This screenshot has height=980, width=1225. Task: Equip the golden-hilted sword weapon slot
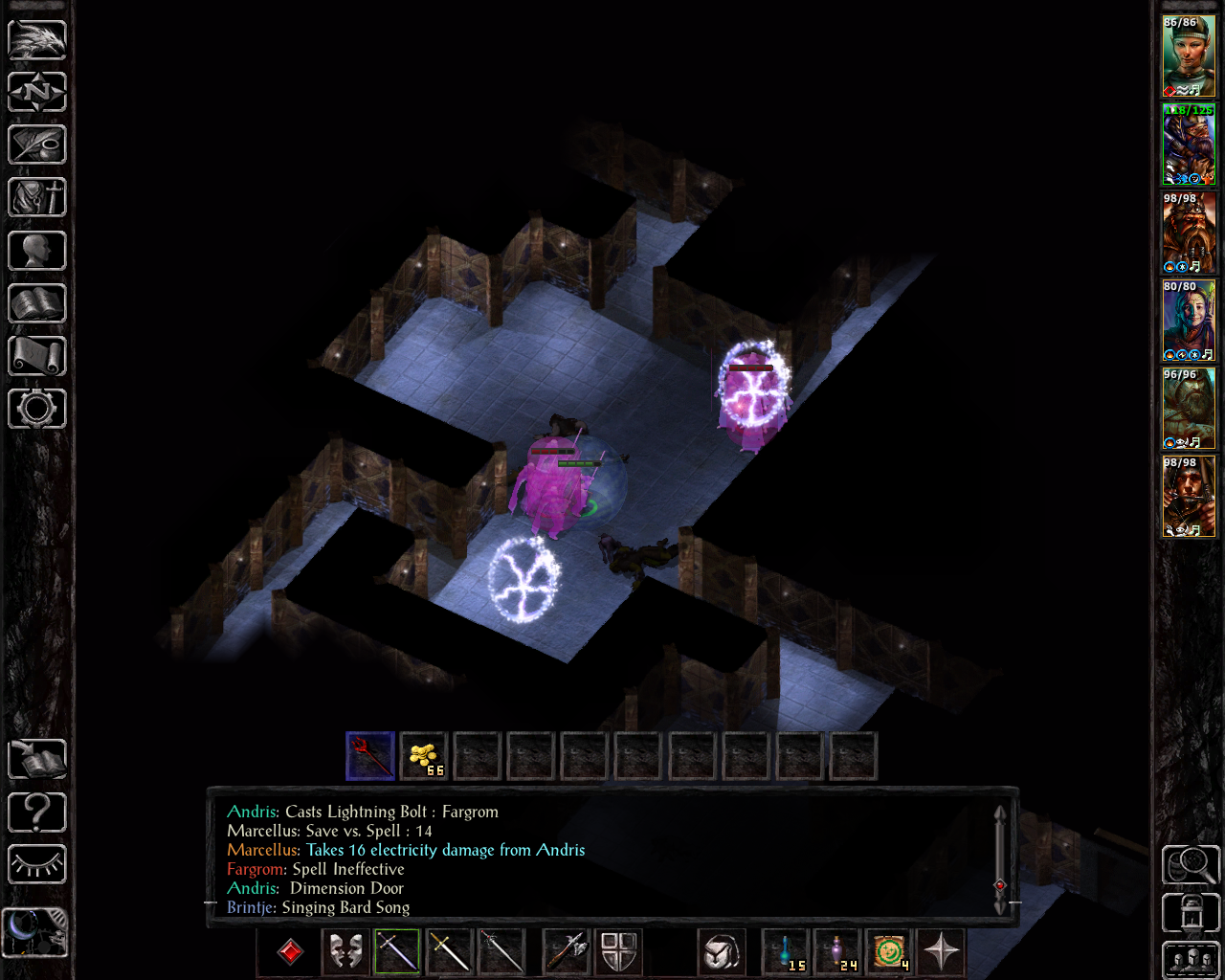tap(449, 952)
